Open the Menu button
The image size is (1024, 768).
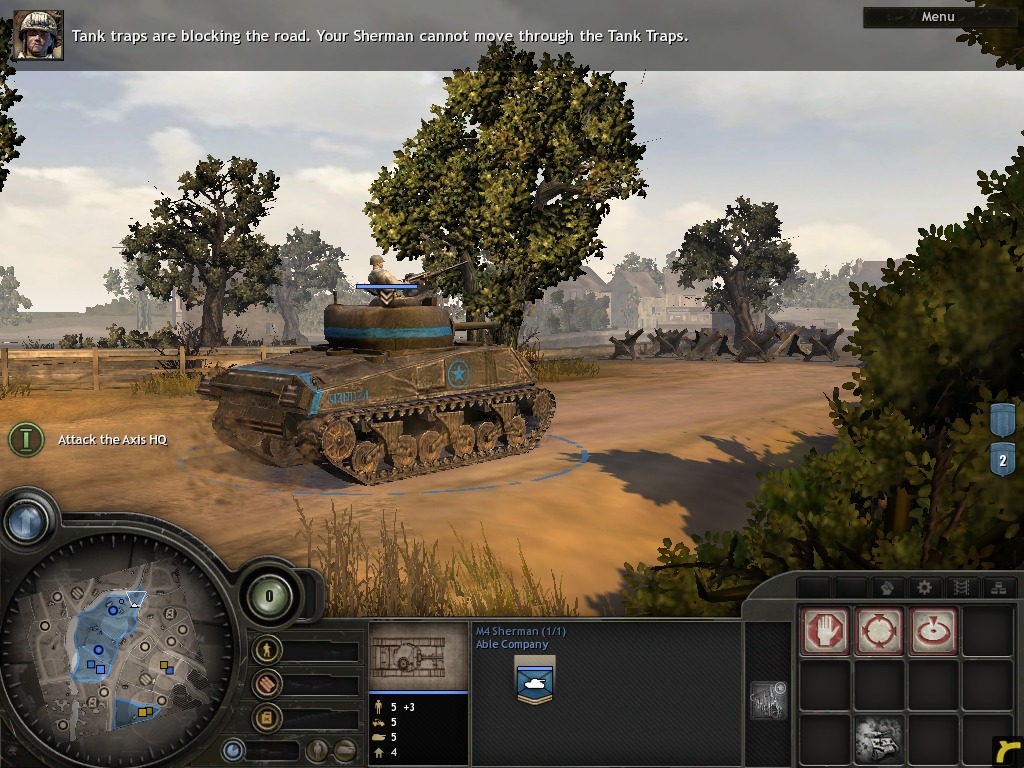point(937,17)
